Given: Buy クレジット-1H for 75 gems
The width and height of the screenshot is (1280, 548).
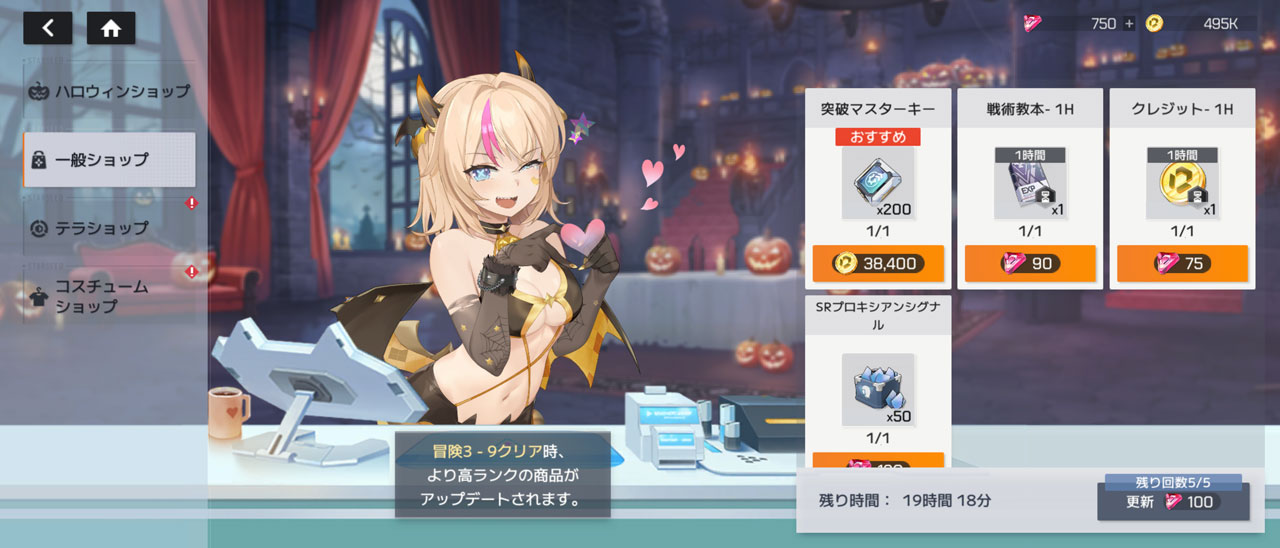Looking at the screenshot, I should [x=1182, y=264].
